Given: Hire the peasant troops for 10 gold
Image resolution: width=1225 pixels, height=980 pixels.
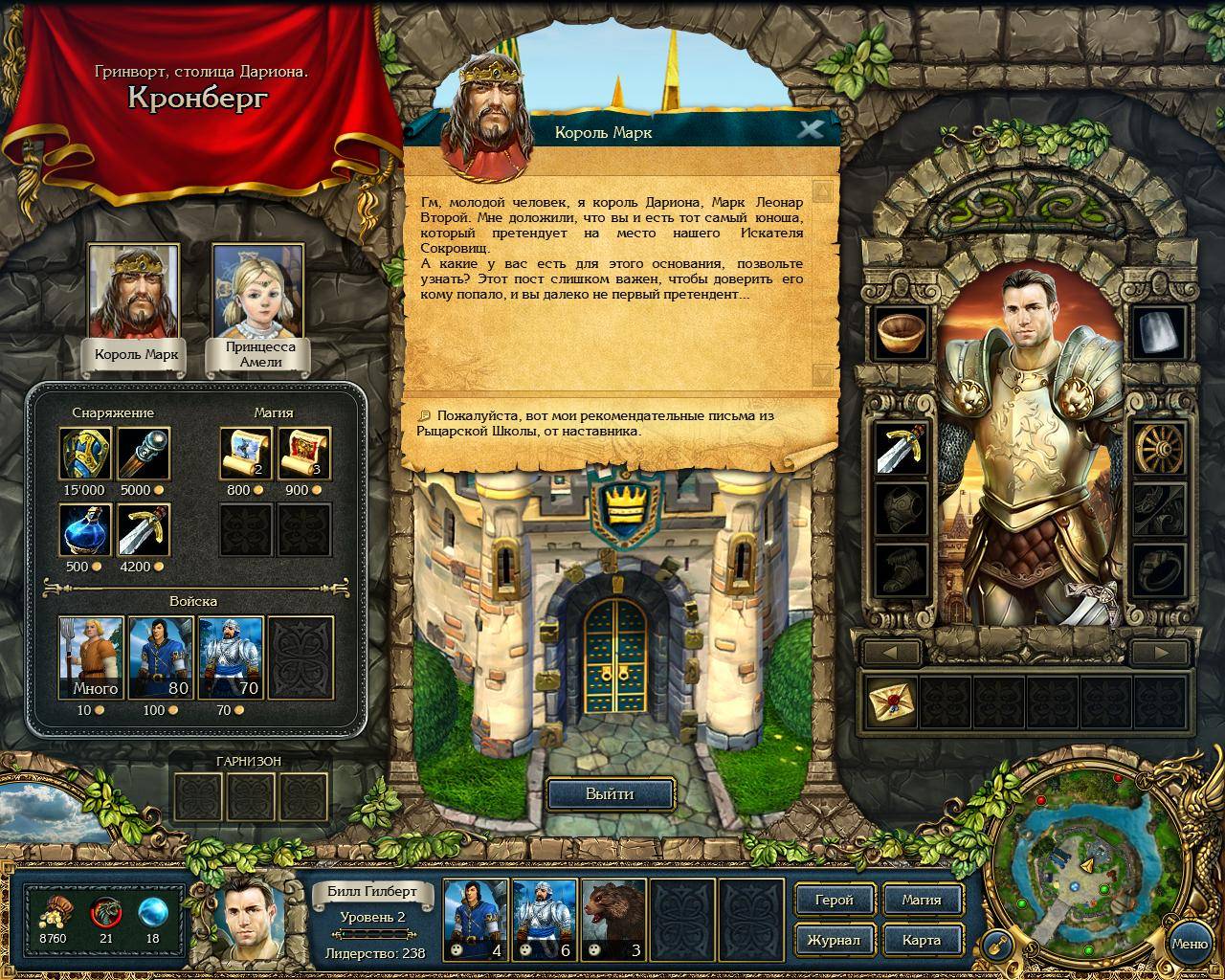Looking at the screenshot, I should click(92, 657).
